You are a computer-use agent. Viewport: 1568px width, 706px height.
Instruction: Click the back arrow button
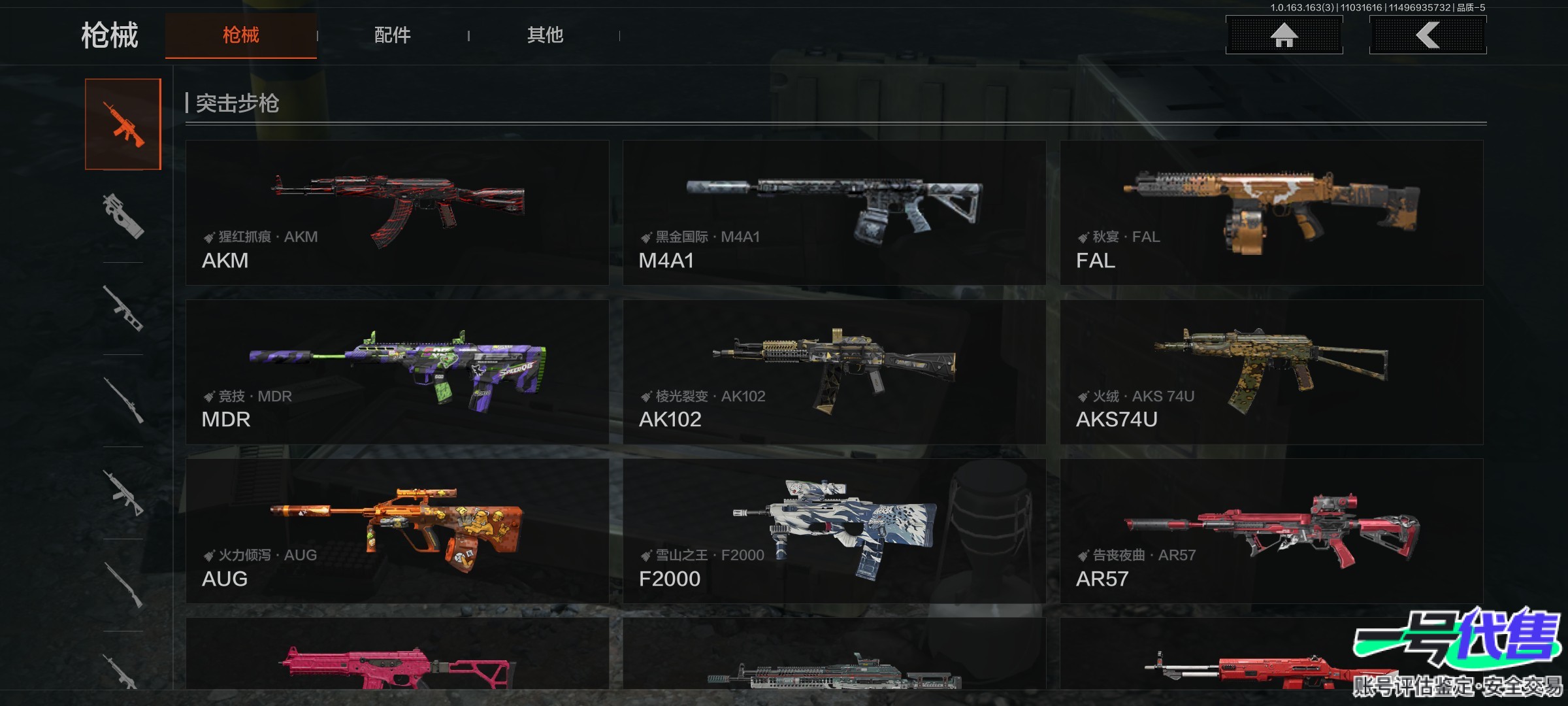tap(1428, 35)
